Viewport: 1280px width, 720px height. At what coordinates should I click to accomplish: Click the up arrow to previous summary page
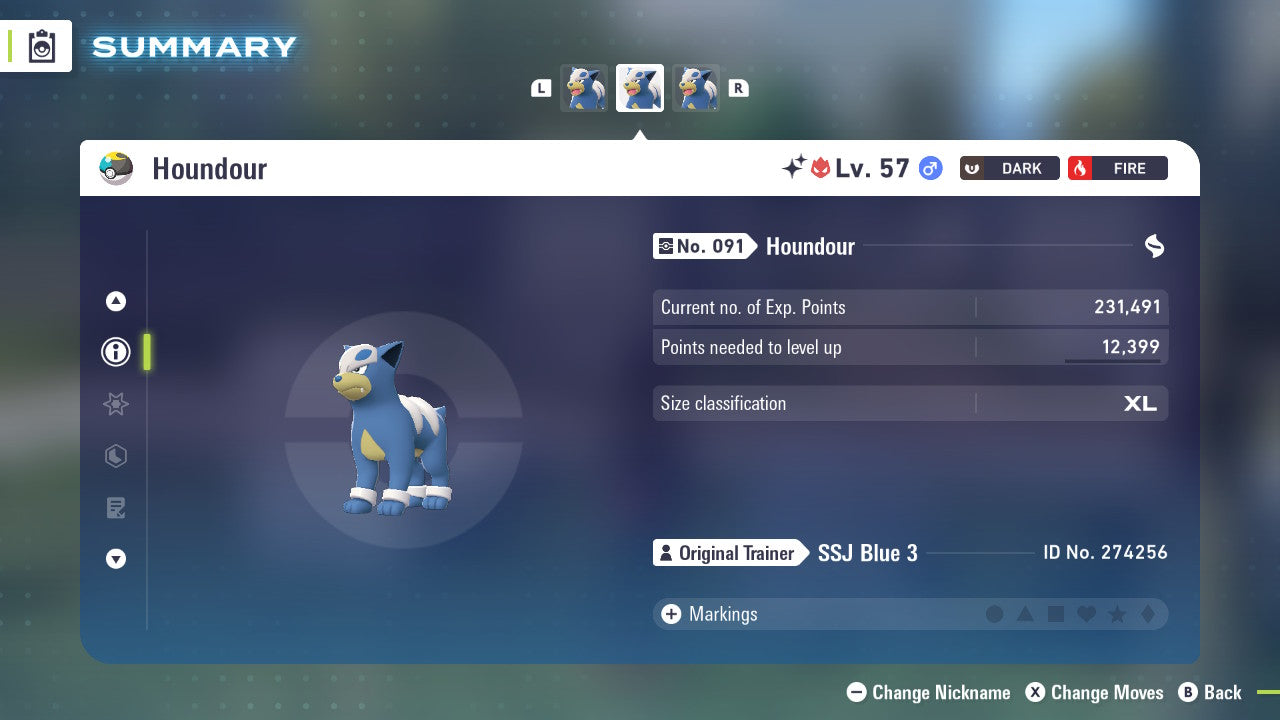coord(115,301)
